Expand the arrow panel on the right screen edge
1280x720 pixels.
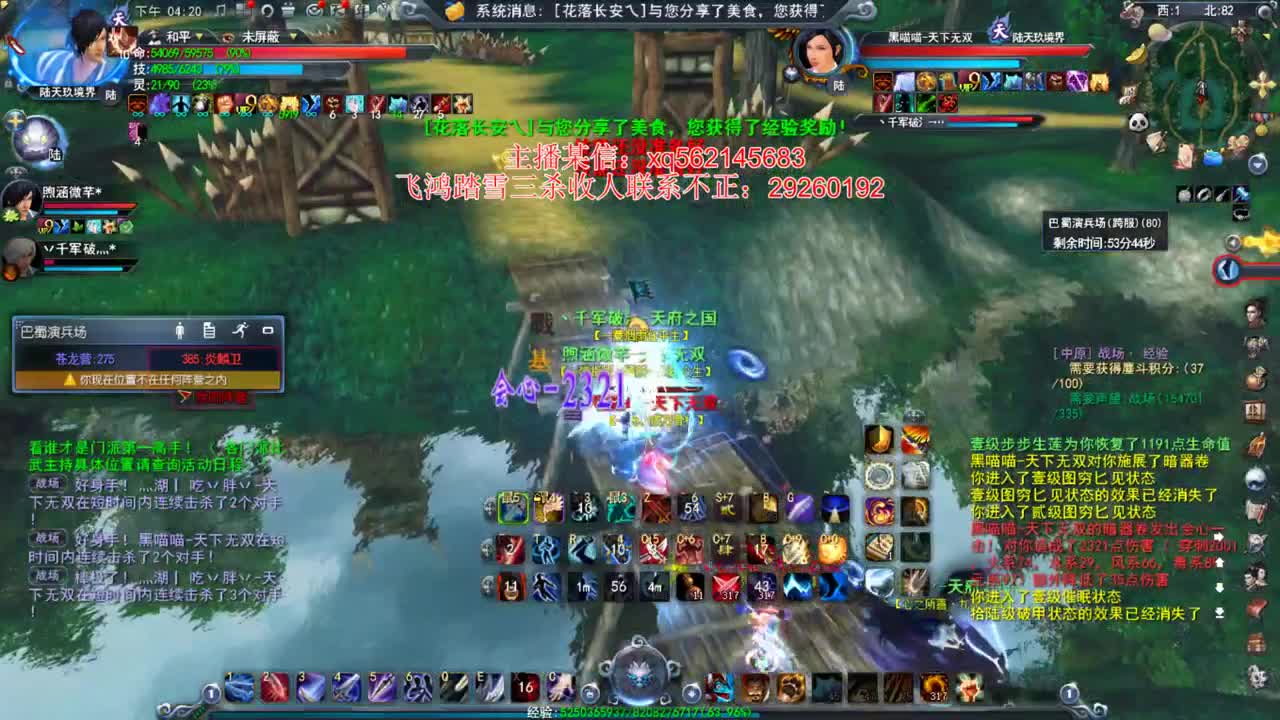point(1226,268)
